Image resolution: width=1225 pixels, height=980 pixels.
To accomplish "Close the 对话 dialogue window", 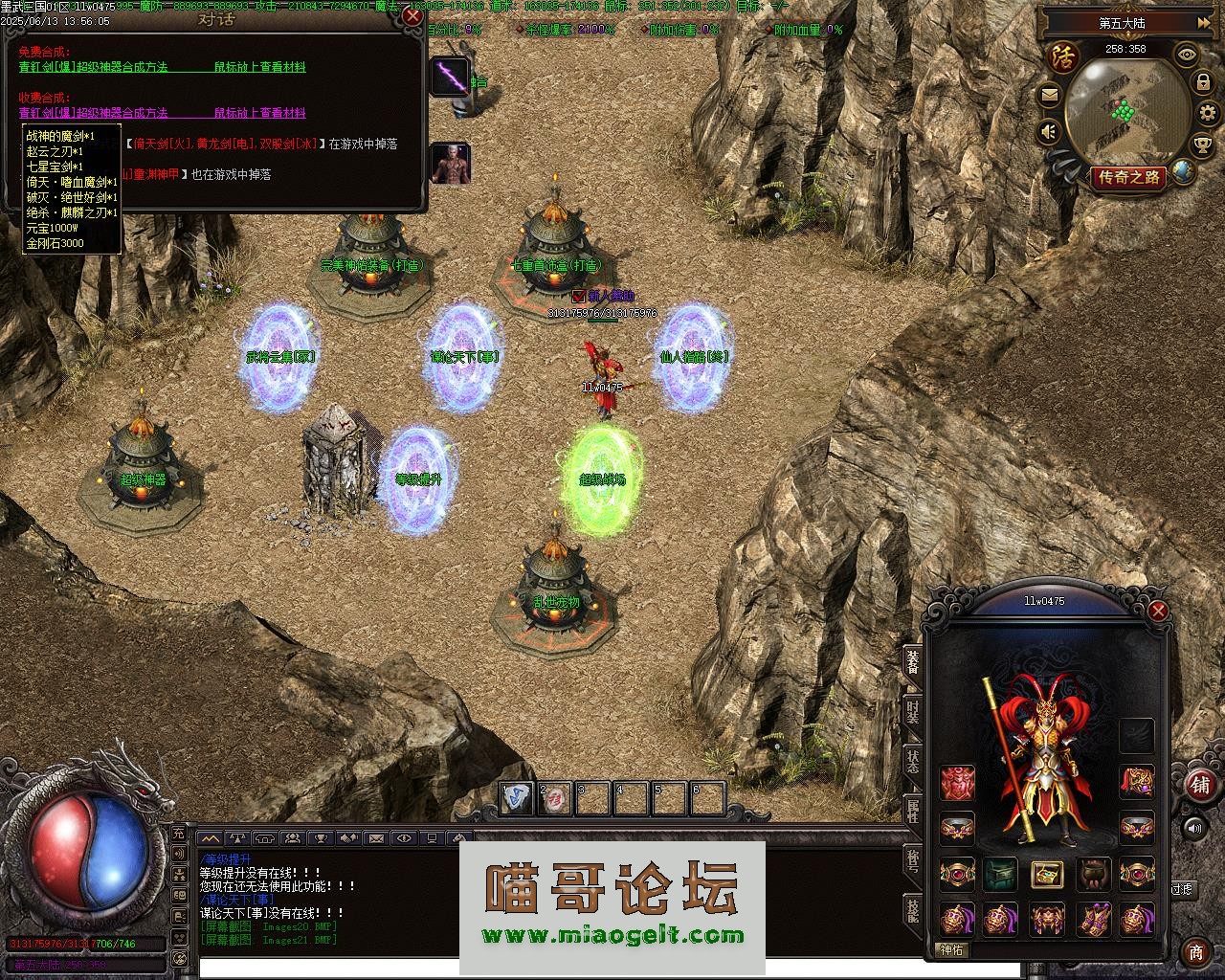I will coord(412,16).
